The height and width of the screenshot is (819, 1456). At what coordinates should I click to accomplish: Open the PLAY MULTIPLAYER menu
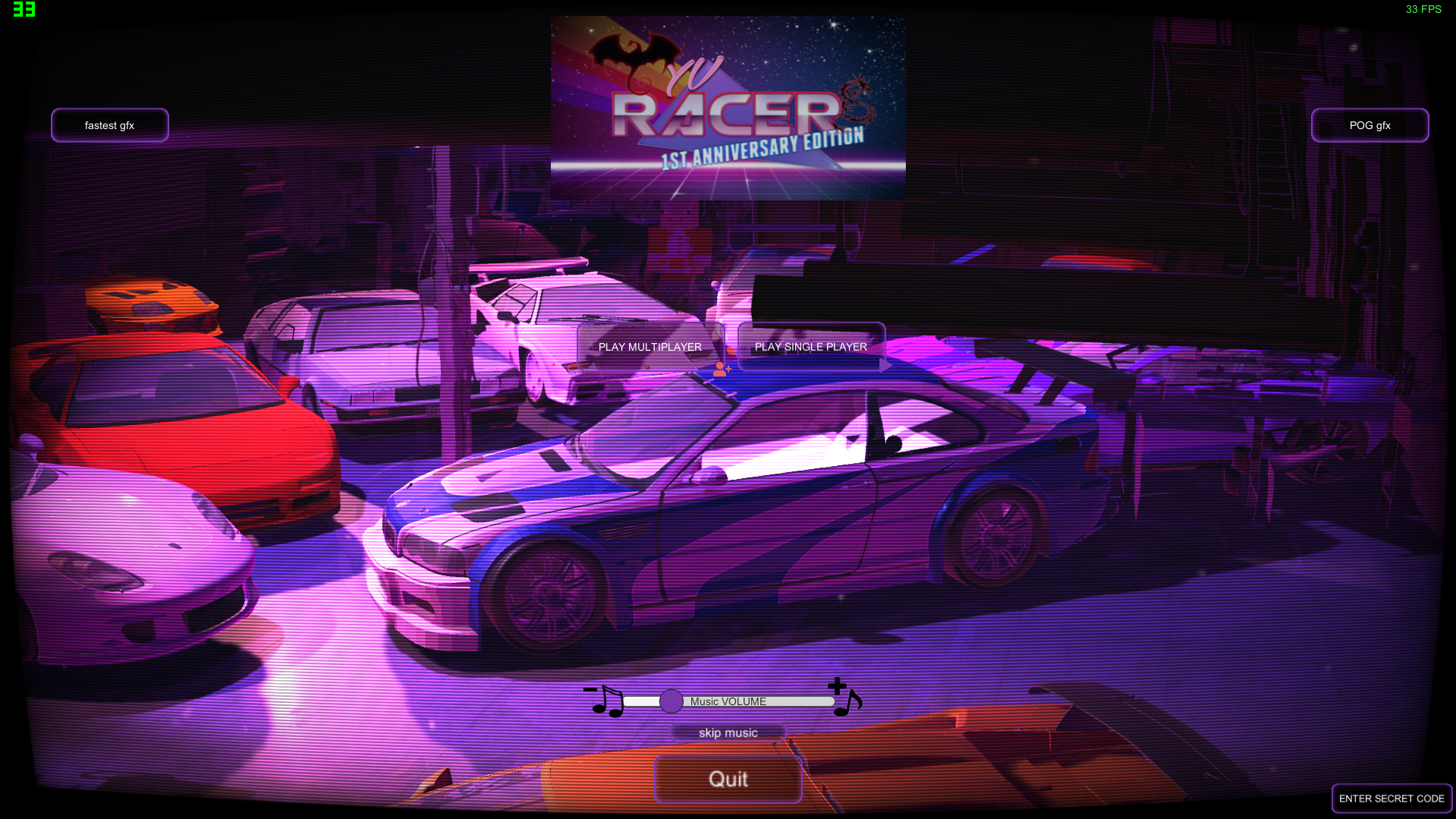649,347
